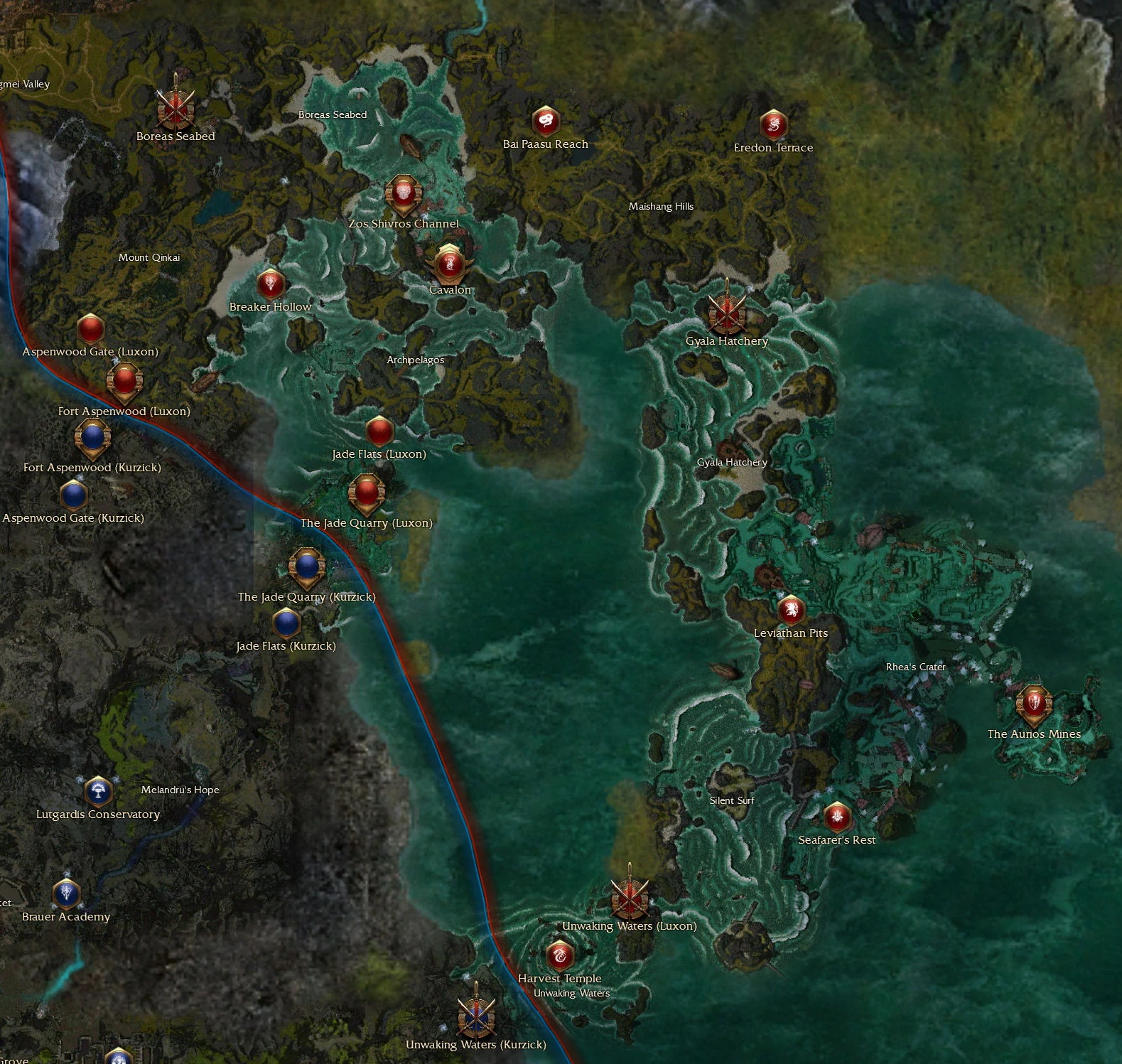Select the Boreas Seabed mission marker
The image size is (1122, 1064).
(x=175, y=108)
